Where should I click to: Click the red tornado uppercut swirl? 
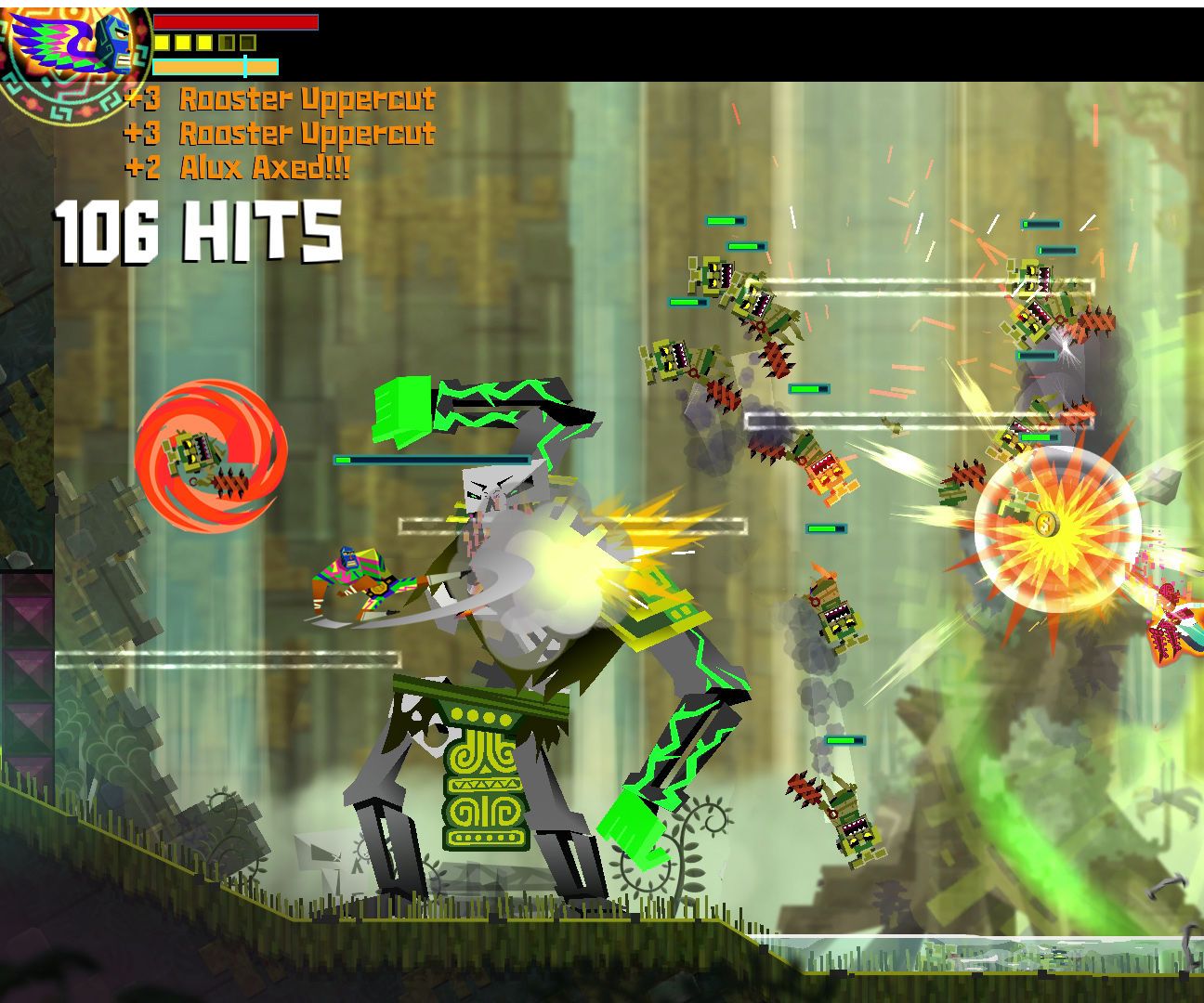tap(210, 455)
